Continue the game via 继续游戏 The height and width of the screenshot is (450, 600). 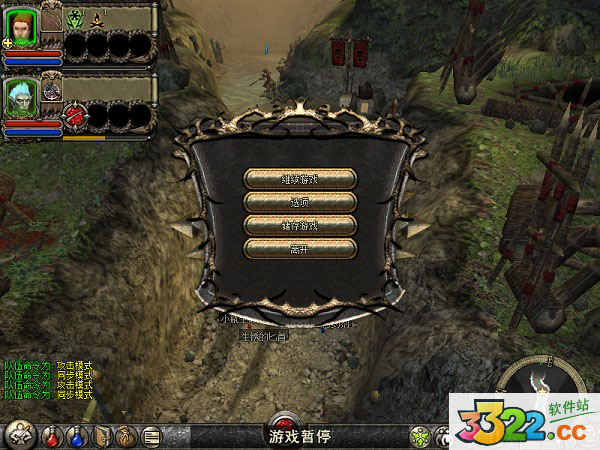(x=300, y=179)
